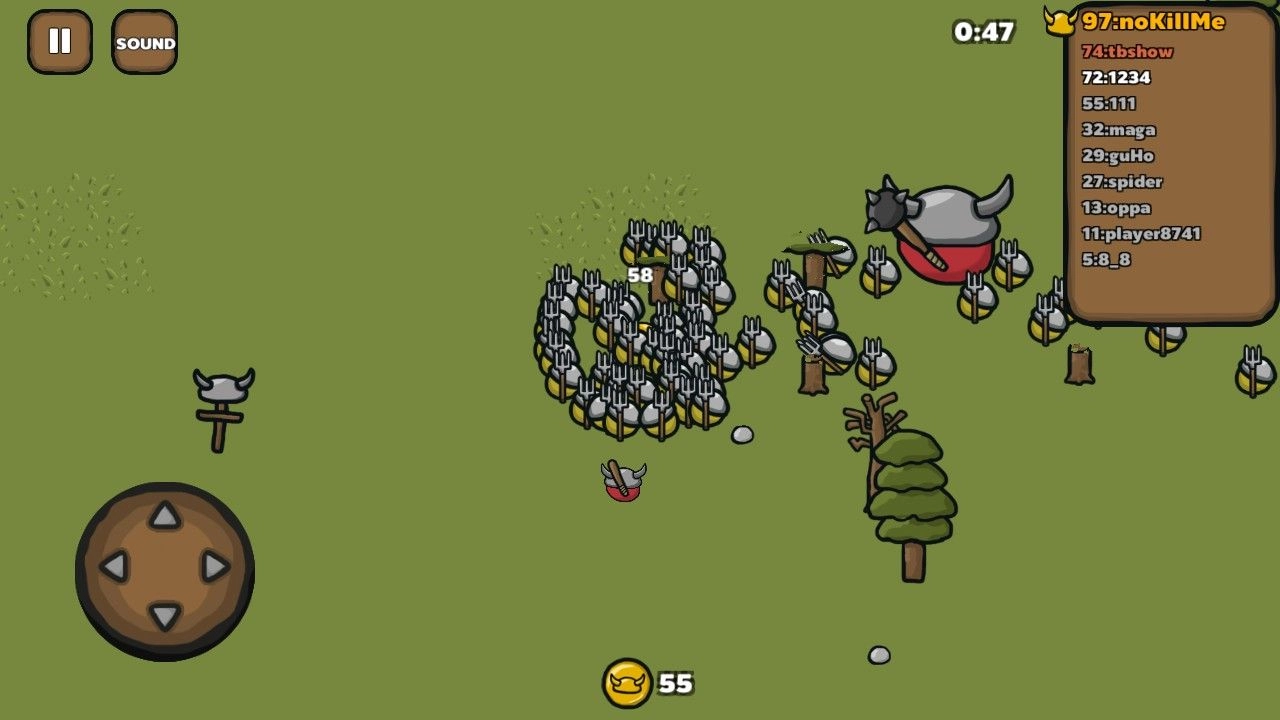The width and height of the screenshot is (1280, 720).
Task: Click the coin icon beside the score 55
Action: click(x=627, y=682)
